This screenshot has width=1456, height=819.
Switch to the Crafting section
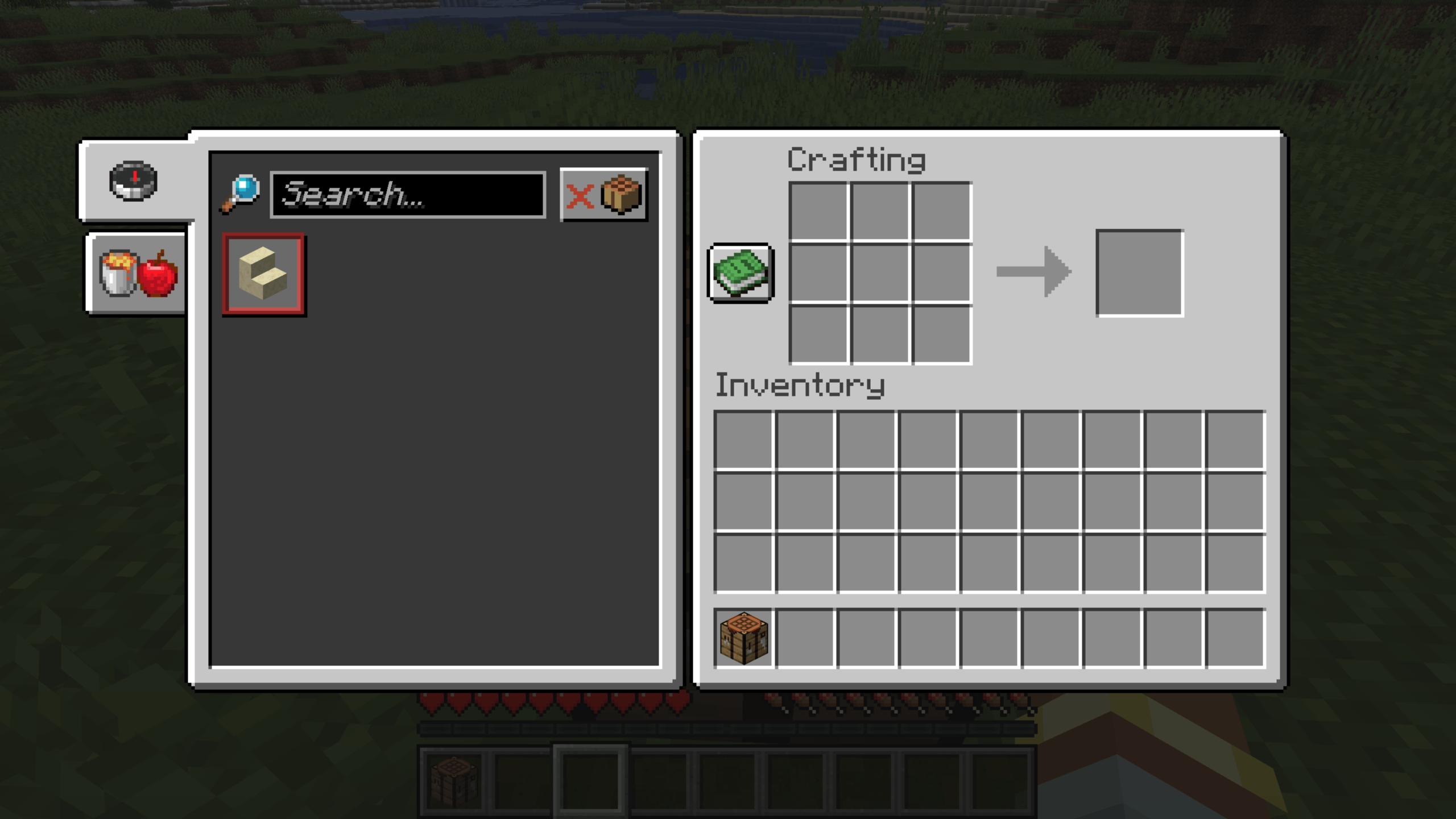coord(856,160)
